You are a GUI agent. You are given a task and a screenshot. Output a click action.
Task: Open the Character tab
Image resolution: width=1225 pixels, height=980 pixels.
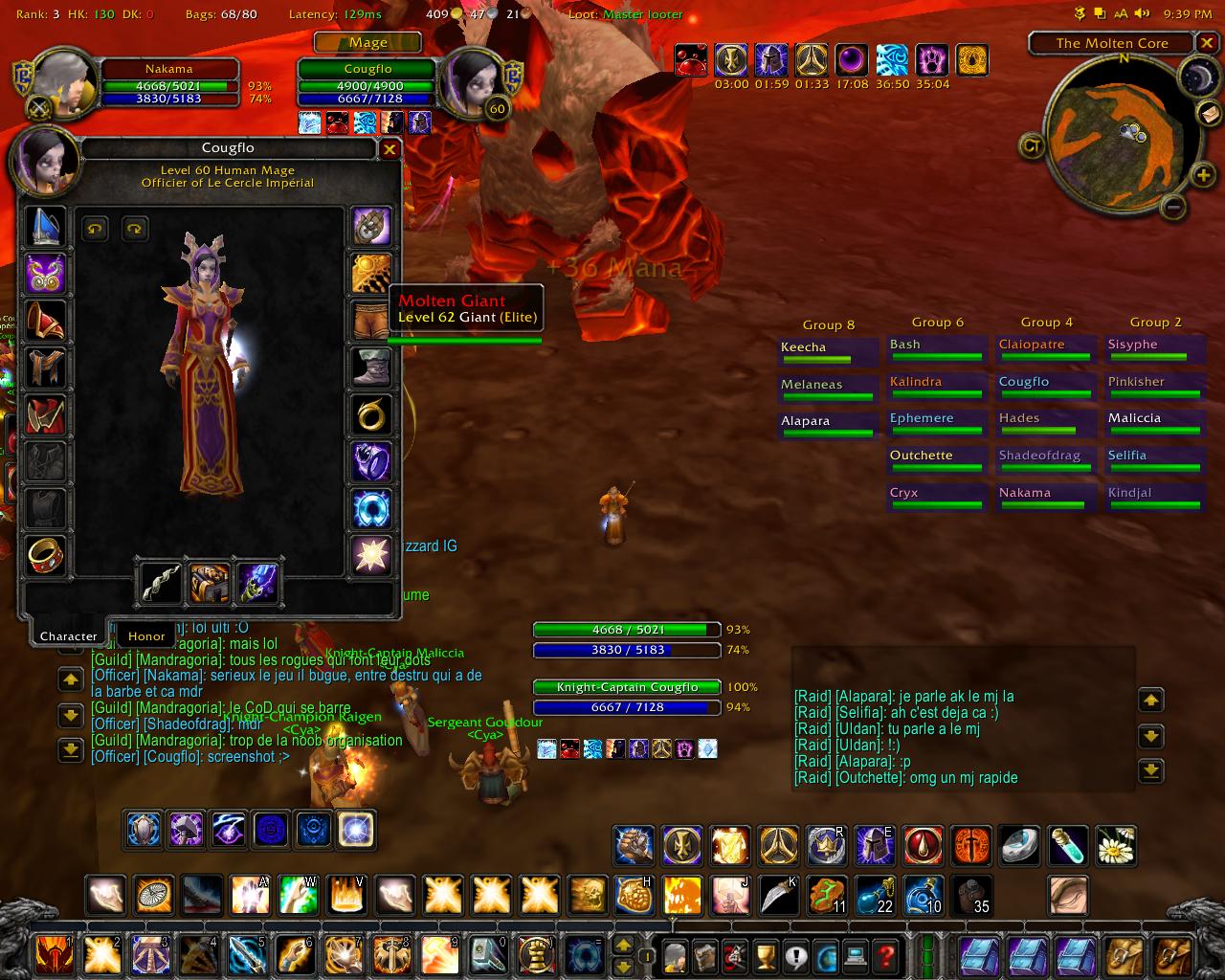pyautogui.click(x=68, y=635)
